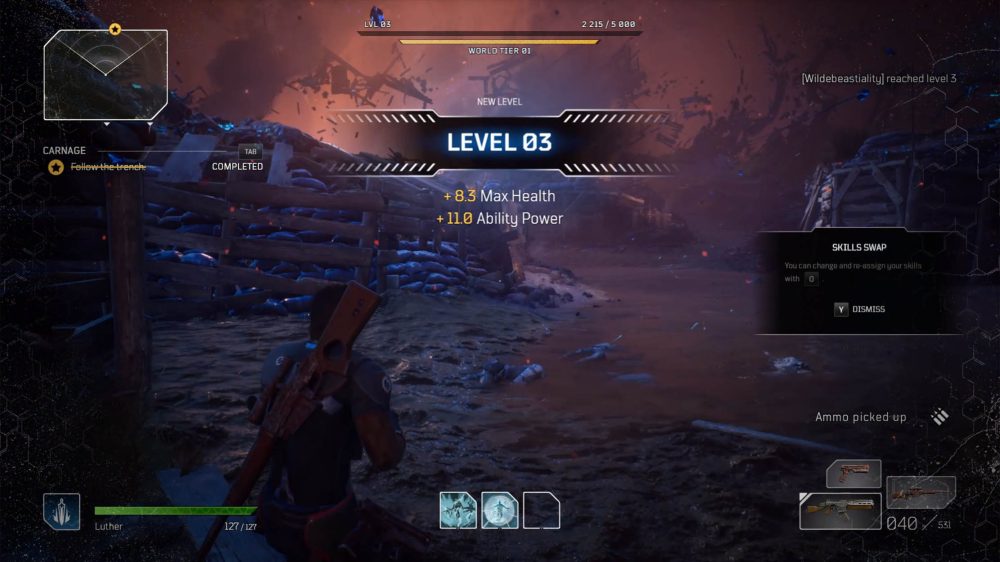Click the Luther class emblem icon
1000x562 pixels.
point(61,511)
